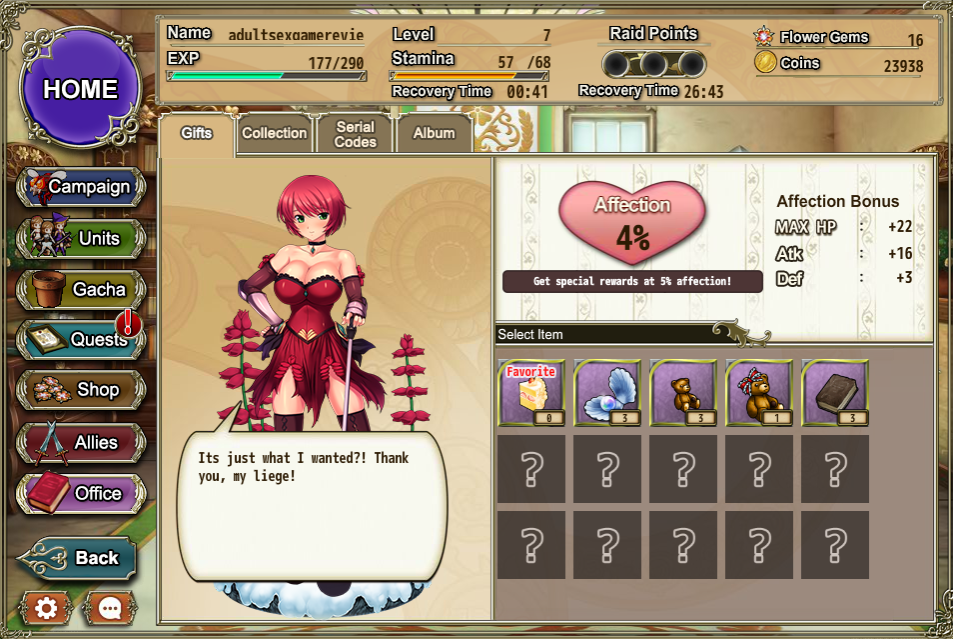Viewport: 953px width, 639px height.
Task: Open the Gacha menu
Action: pyautogui.click(x=81, y=290)
